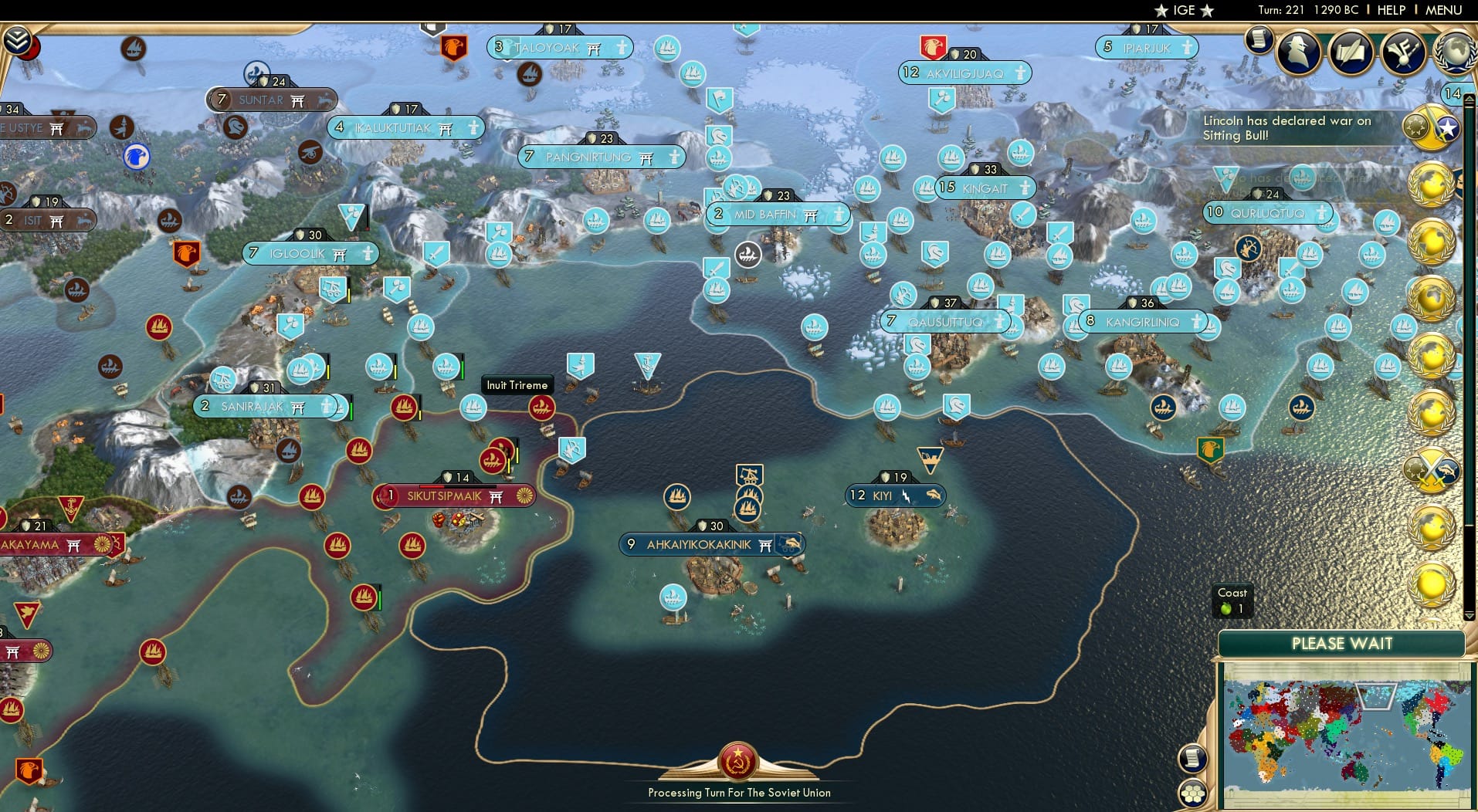Open the notification log scroll icon top right

(1259, 40)
